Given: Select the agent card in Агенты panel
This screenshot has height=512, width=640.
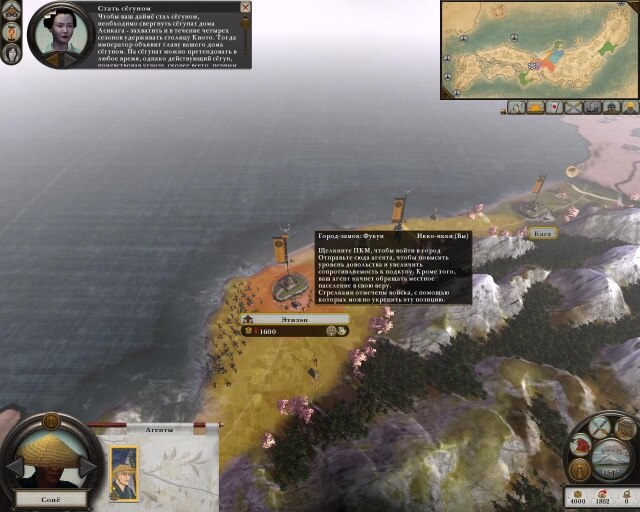Looking at the screenshot, I should pyautogui.click(x=125, y=473).
